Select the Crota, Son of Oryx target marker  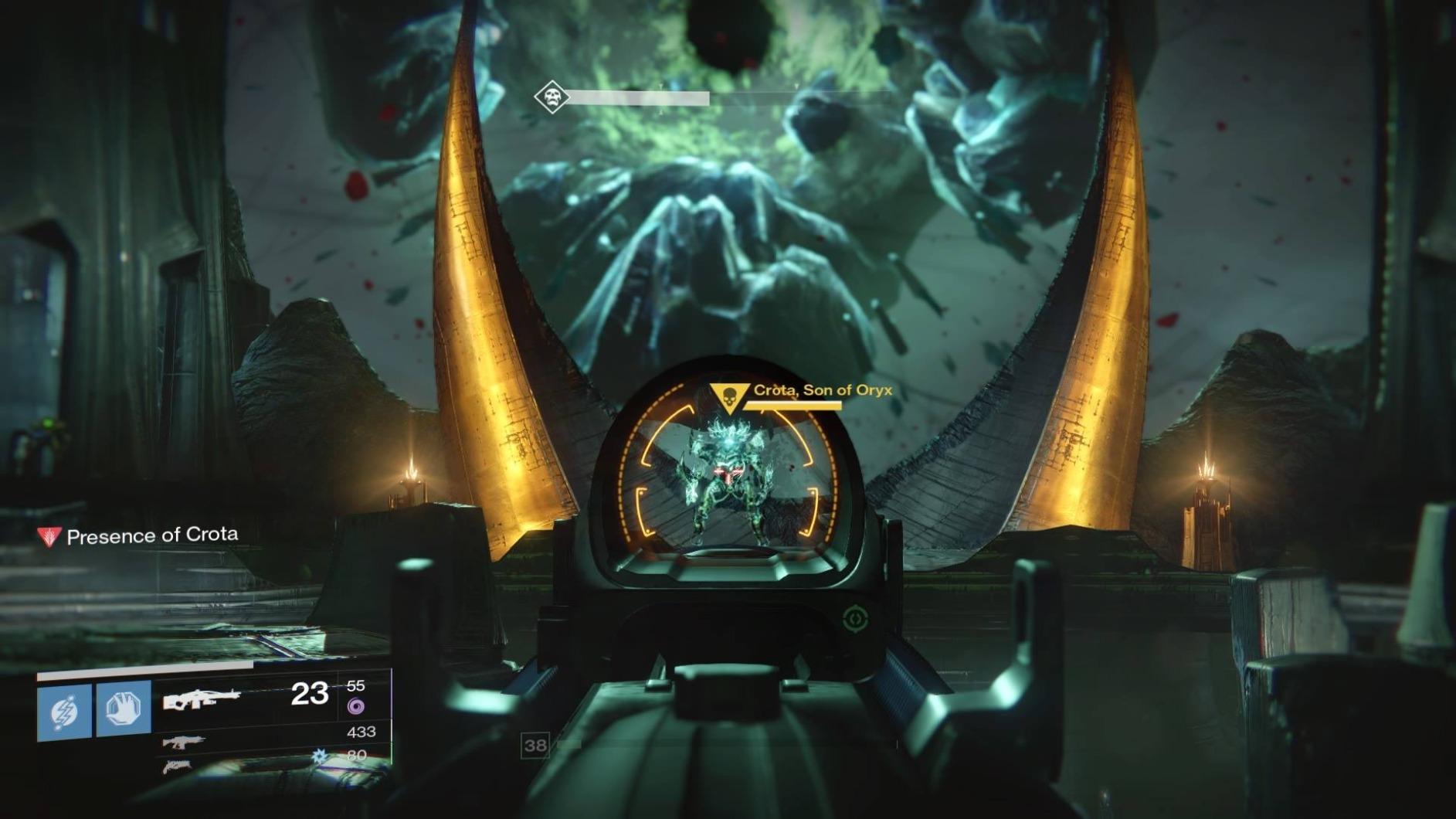pyautogui.click(x=728, y=398)
